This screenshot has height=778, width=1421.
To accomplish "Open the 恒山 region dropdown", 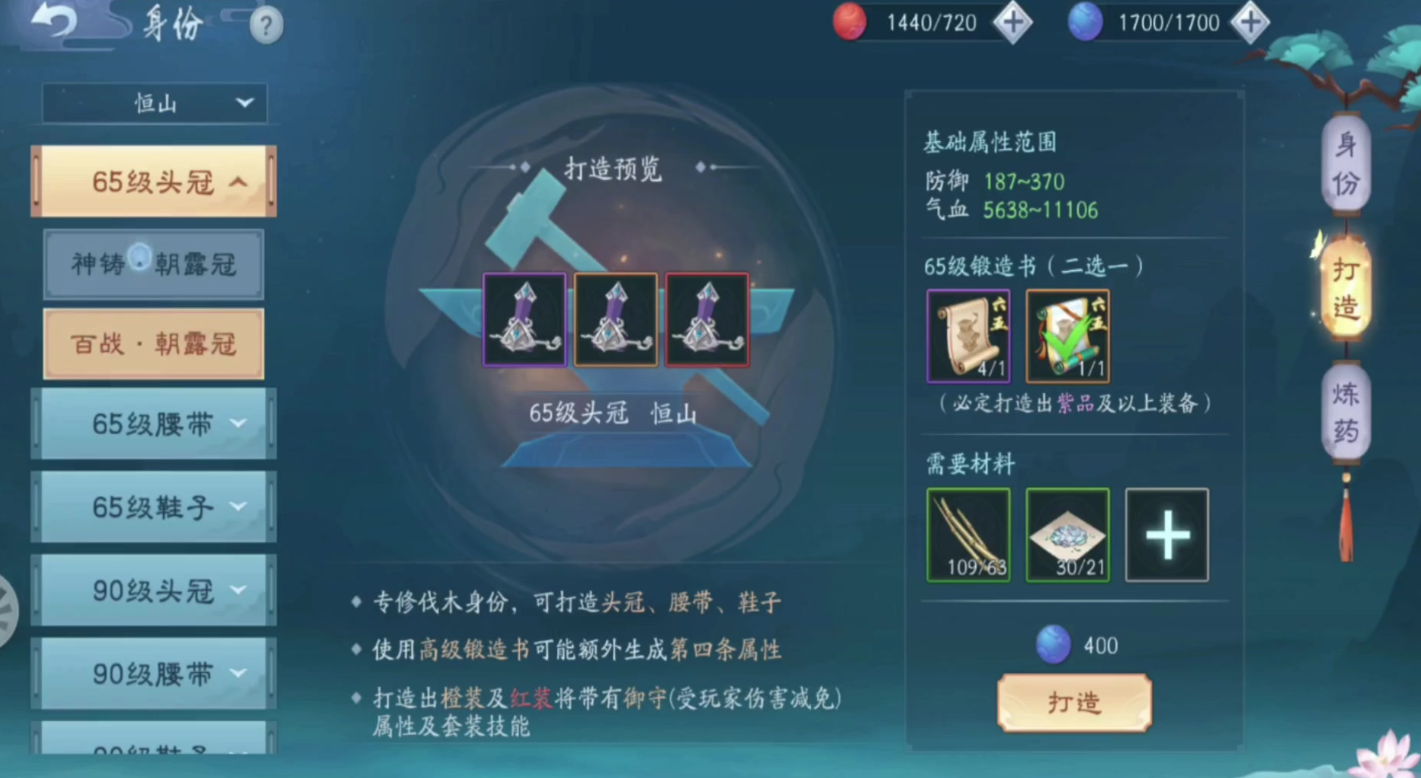I will click(x=153, y=103).
